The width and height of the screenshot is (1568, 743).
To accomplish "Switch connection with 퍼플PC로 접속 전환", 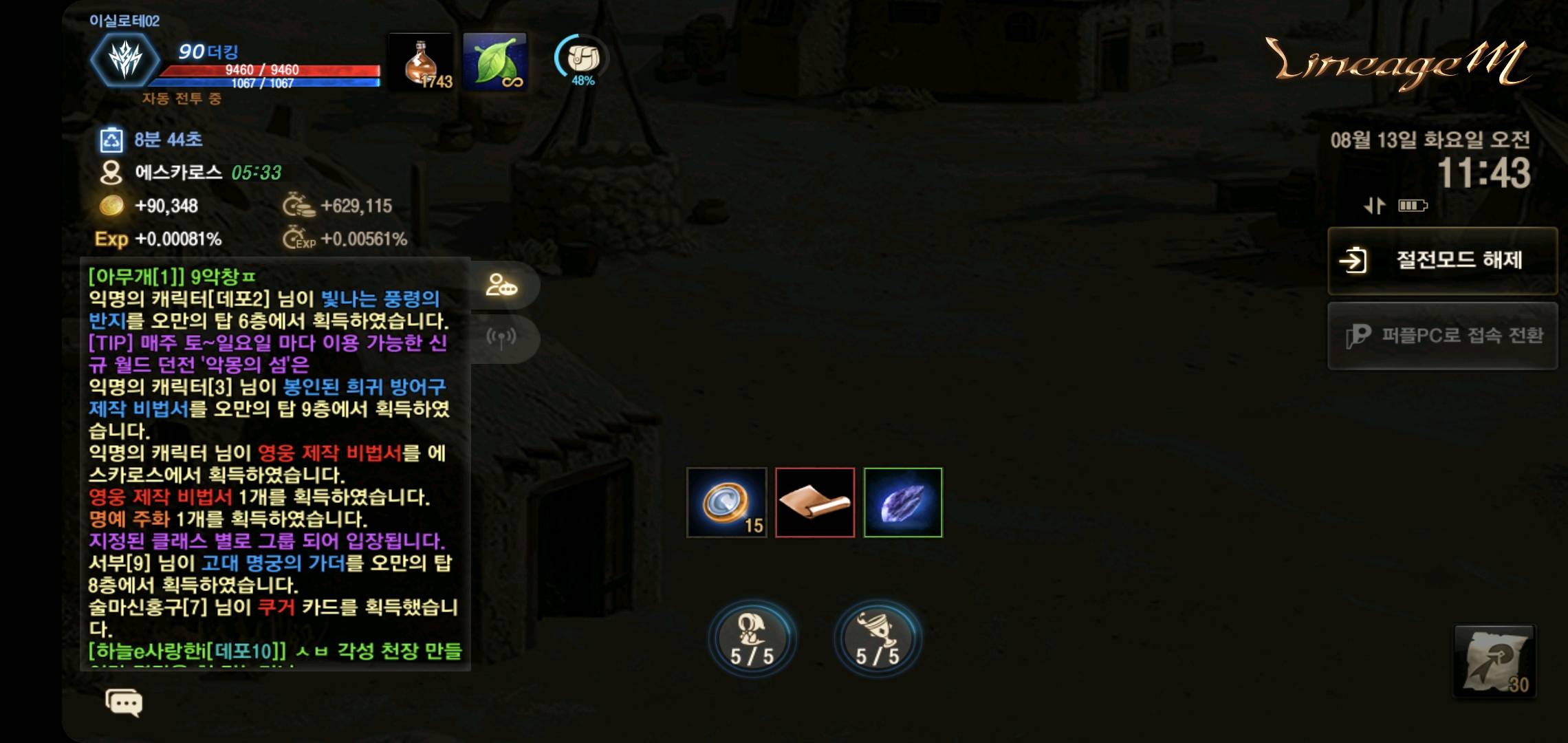I will 1442,336.
